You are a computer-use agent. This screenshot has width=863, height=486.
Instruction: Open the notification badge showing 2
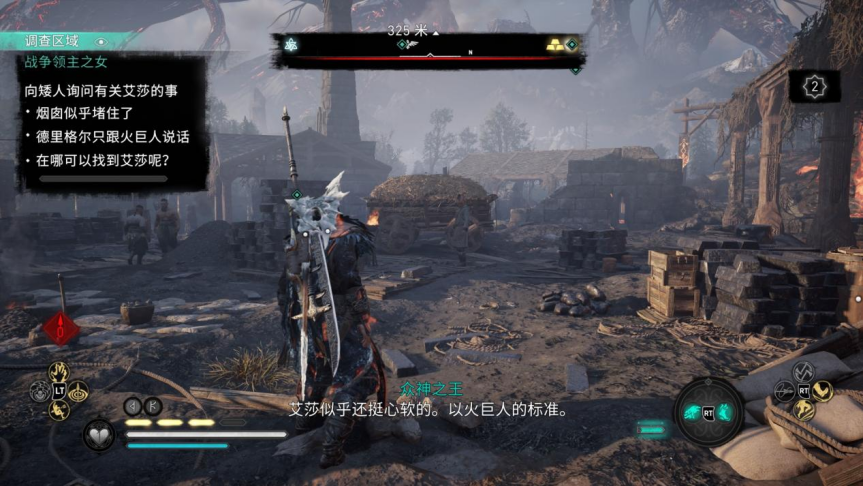(814, 87)
